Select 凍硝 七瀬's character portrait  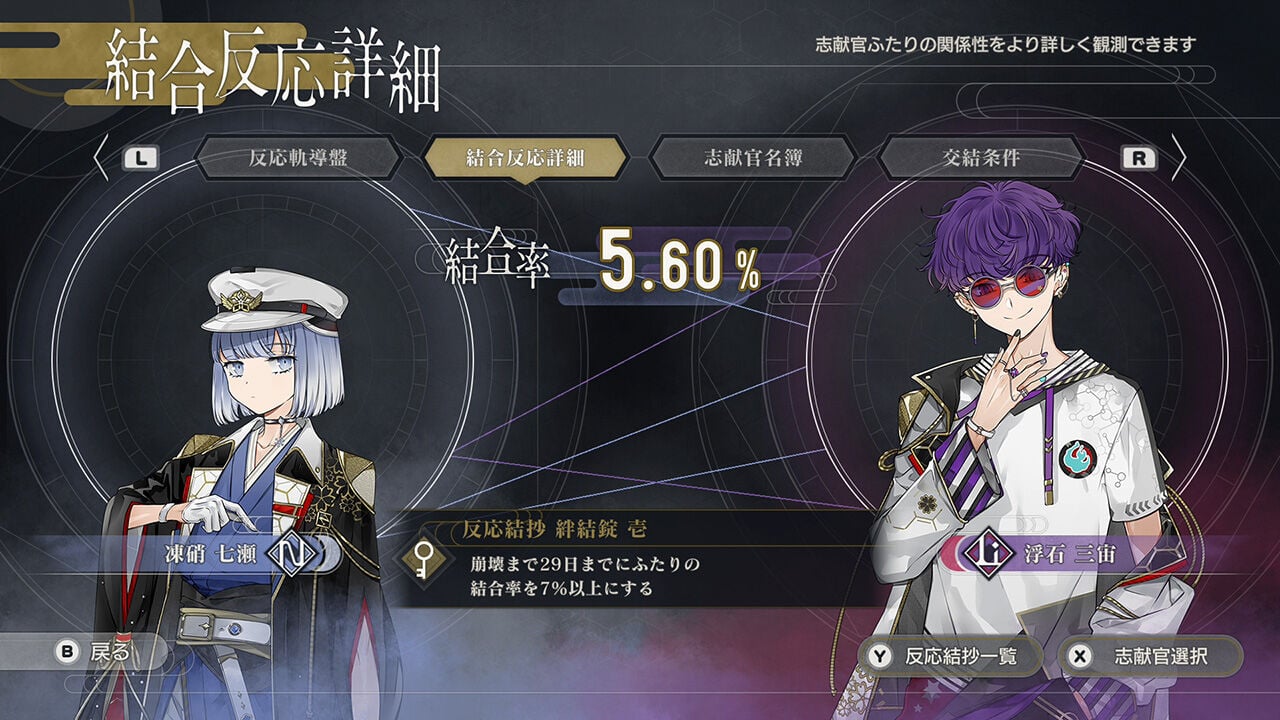(x=250, y=420)
